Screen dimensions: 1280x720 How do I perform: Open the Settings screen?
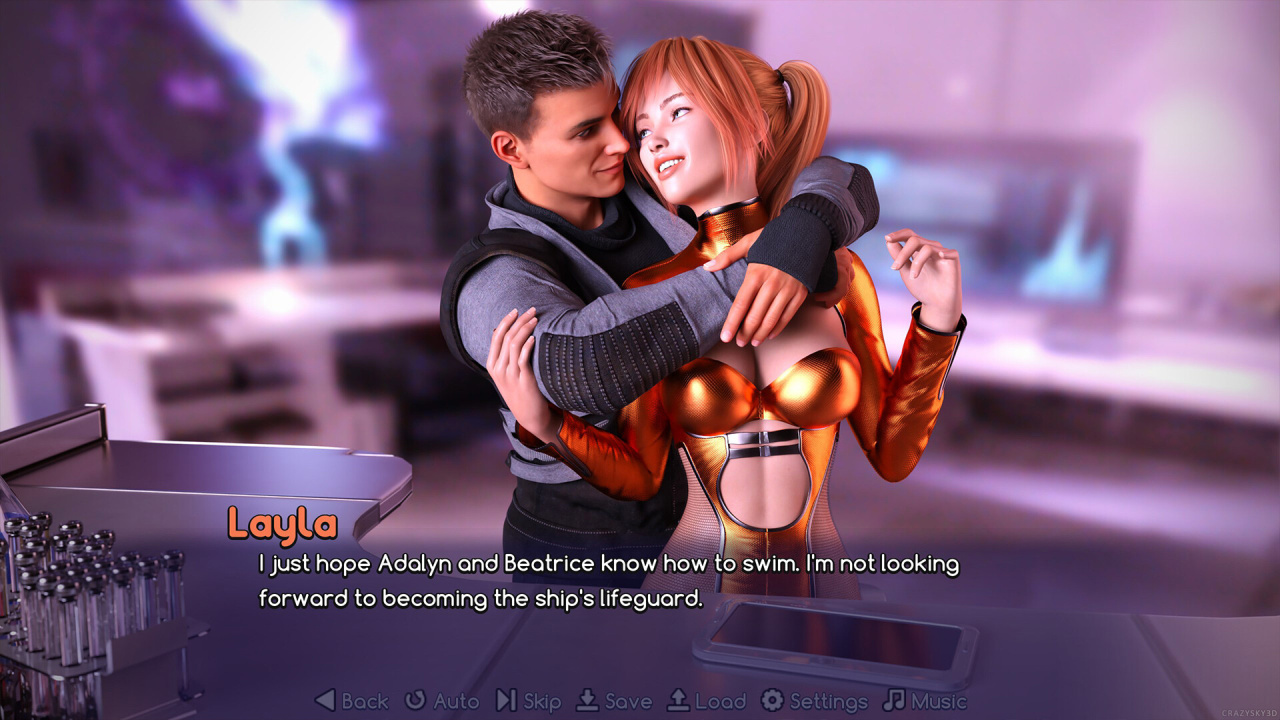click(x=814, y=701)
